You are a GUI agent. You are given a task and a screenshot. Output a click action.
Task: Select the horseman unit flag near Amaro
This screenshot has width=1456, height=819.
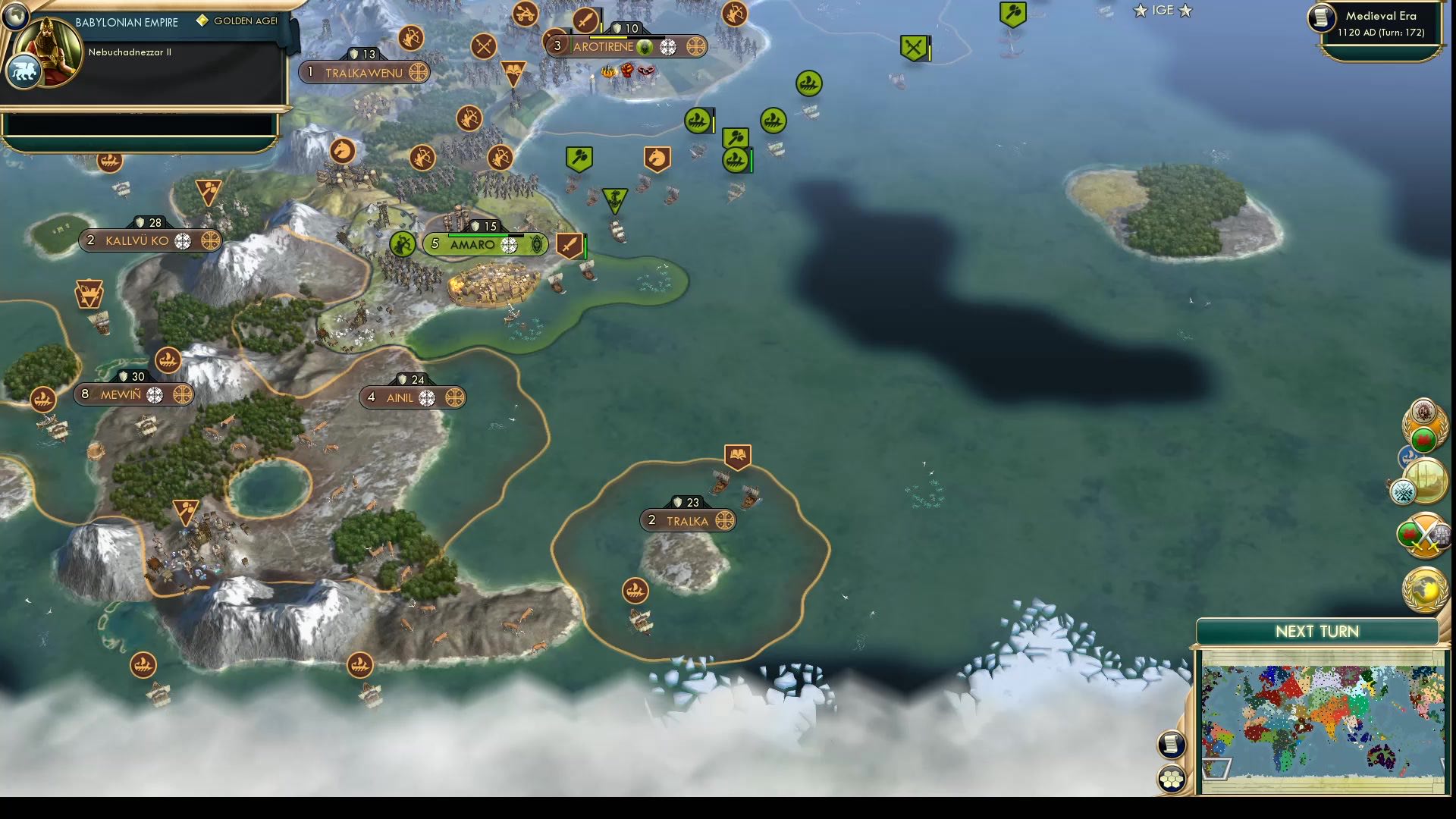tap(658, 157)
